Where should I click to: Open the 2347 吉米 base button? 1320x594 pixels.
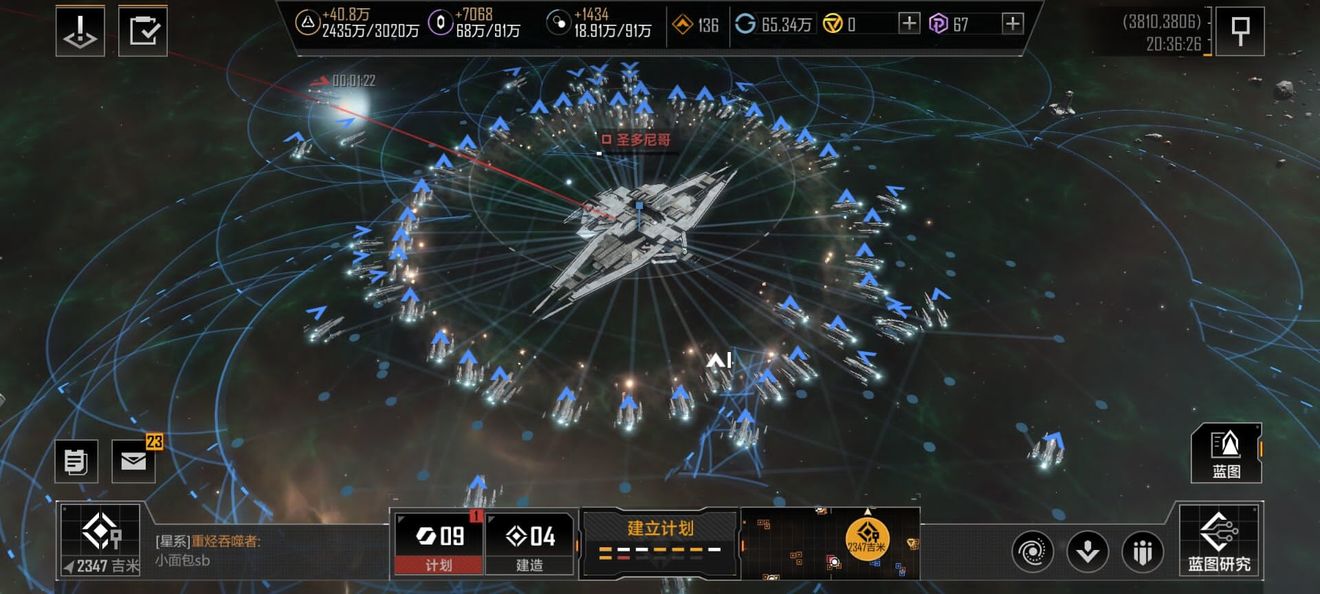point(98,541)
